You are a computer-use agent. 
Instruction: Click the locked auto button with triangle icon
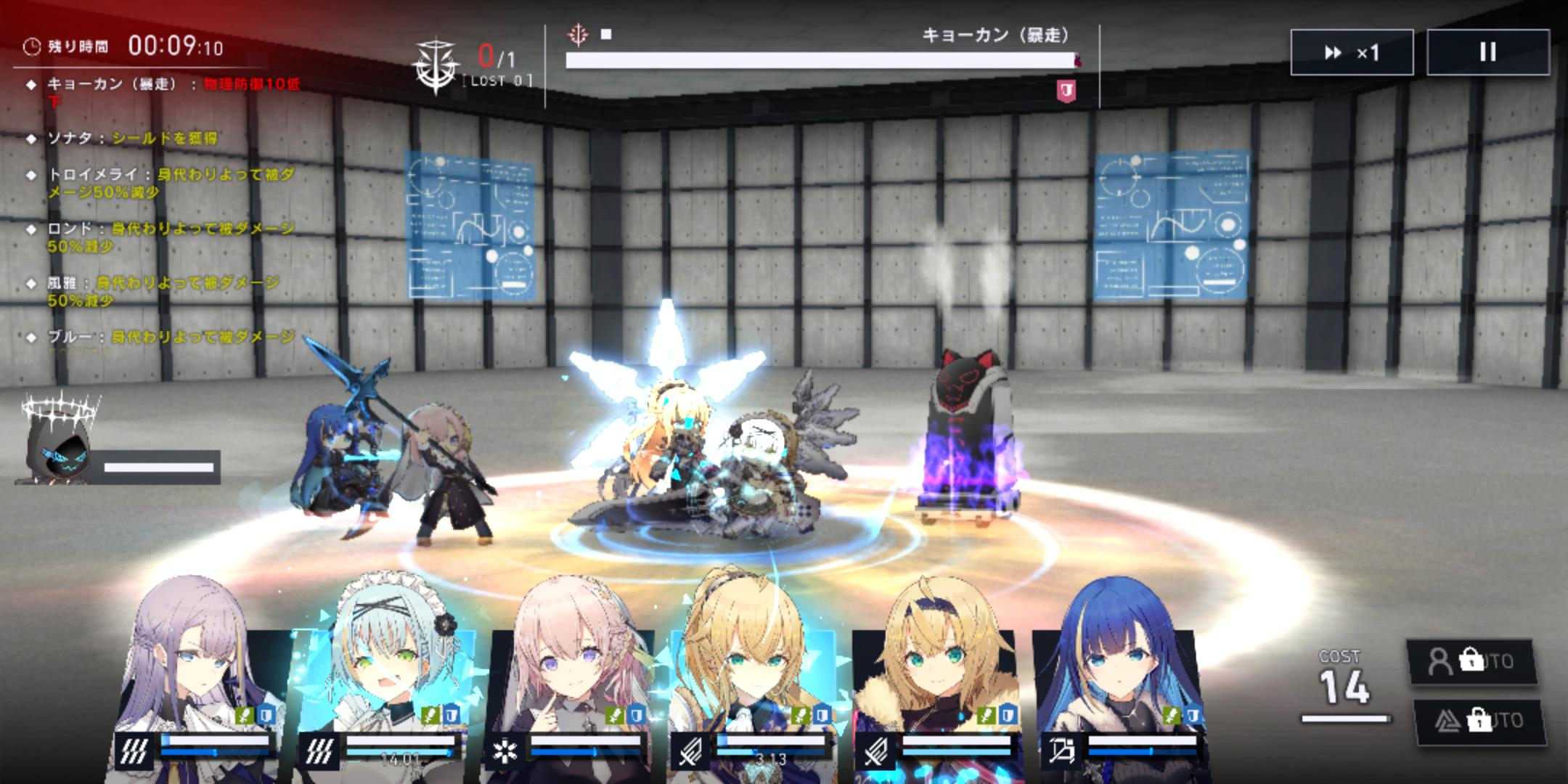coord(1479,721)
